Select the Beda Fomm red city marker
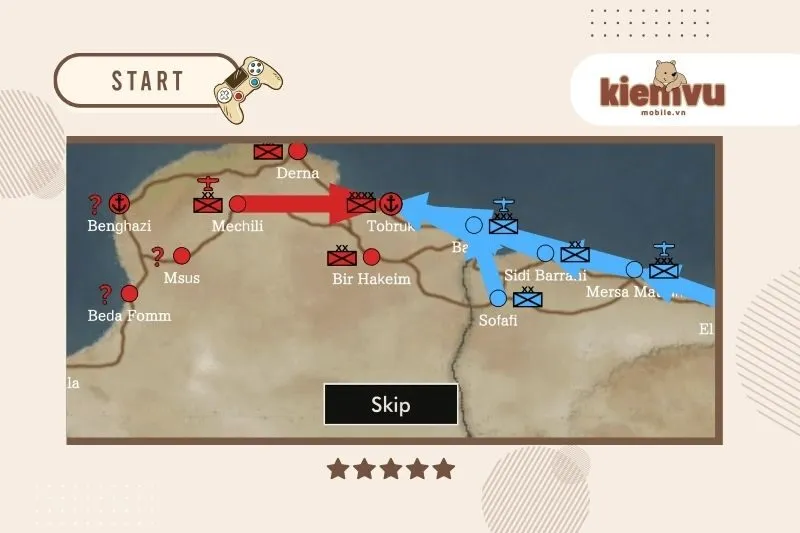Image resolution: width=800 pixels, height=533 pixels. (129, 293)
